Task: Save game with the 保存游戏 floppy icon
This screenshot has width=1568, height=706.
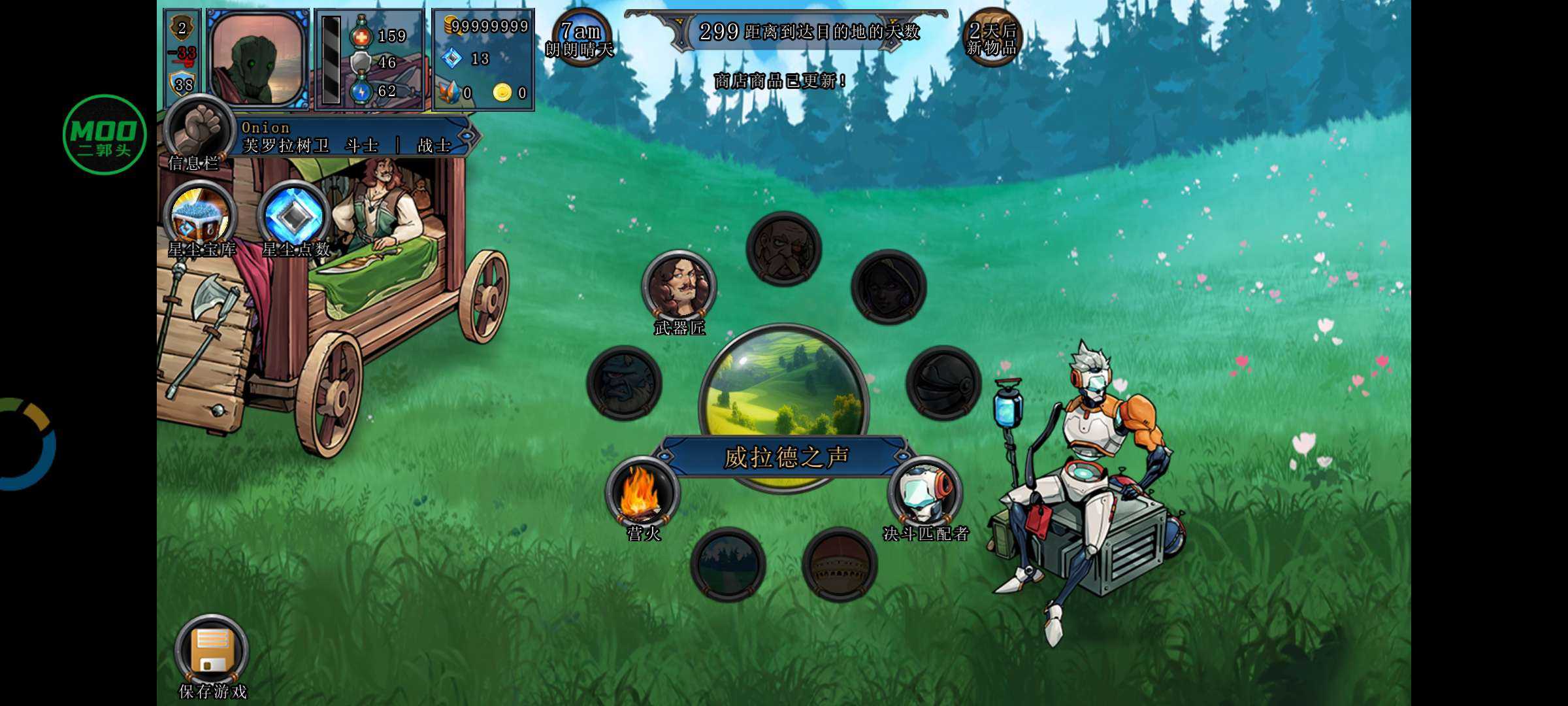Action: (x=212, y=651)
